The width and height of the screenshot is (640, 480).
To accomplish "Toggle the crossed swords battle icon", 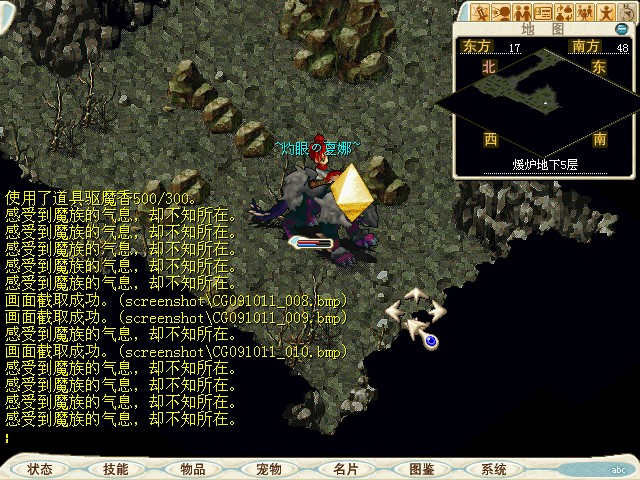I will [481, 13].
